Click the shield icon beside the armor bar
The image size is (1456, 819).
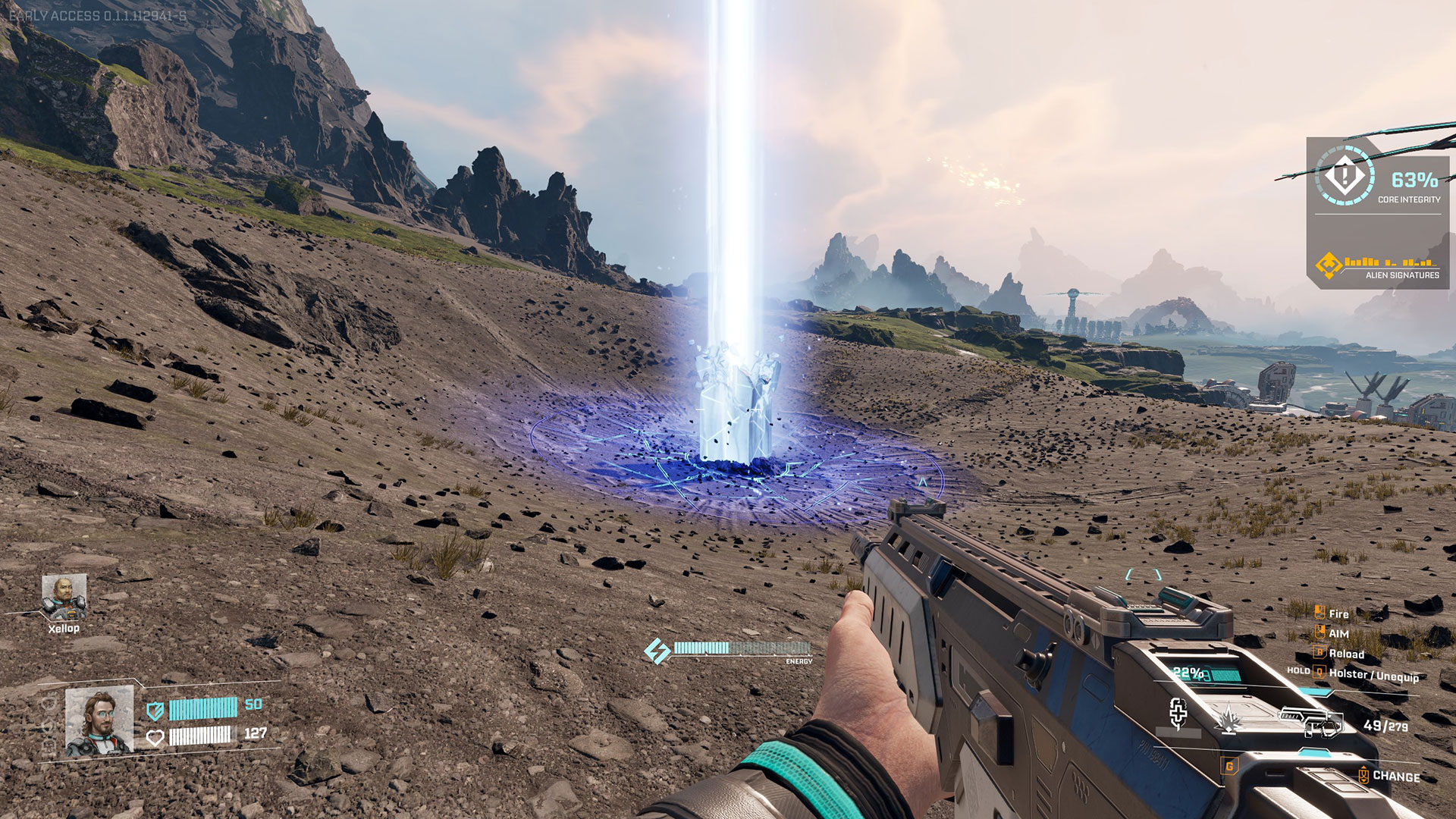(155, 710)
